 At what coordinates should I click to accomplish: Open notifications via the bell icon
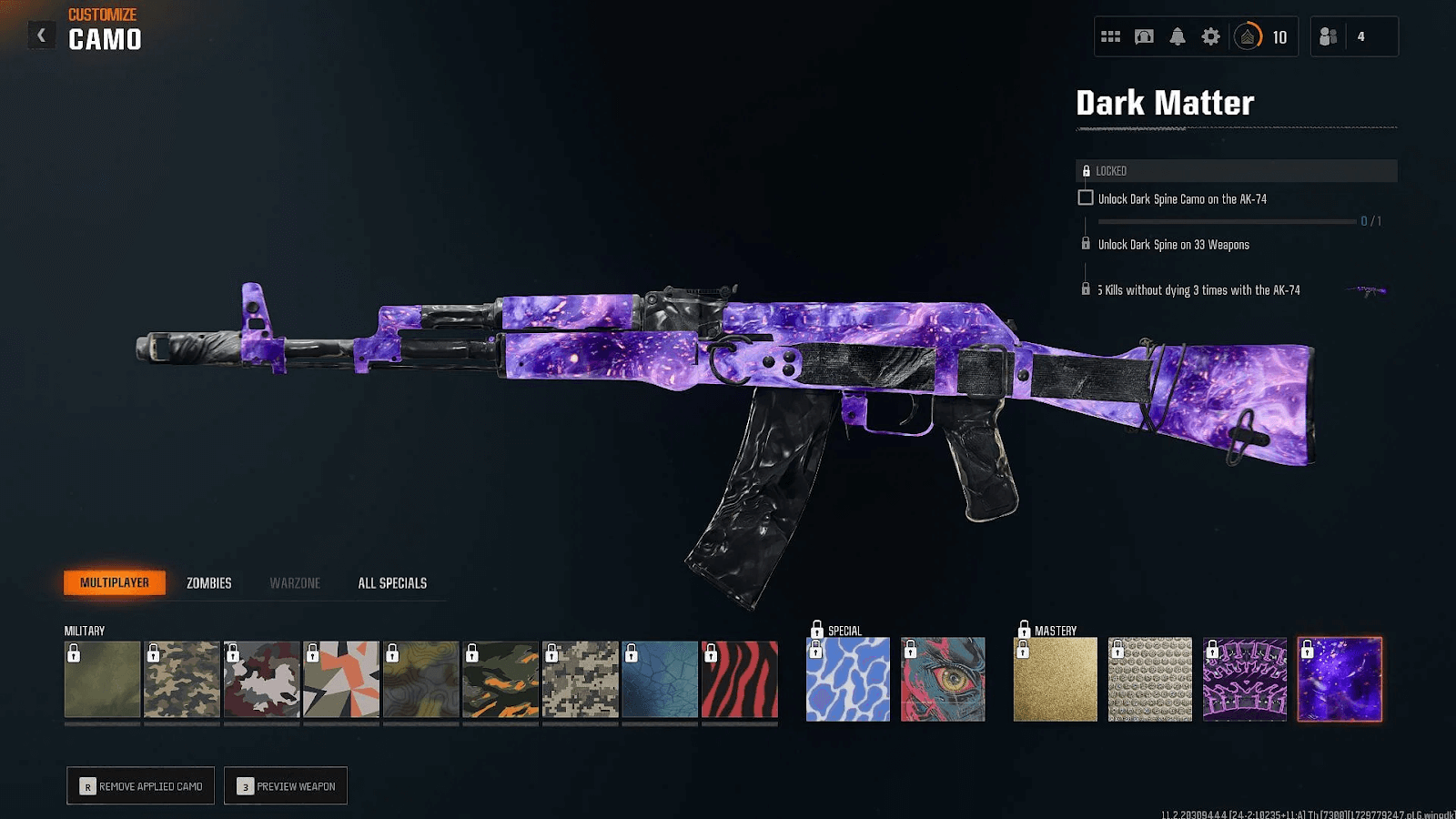(1177, 36)
